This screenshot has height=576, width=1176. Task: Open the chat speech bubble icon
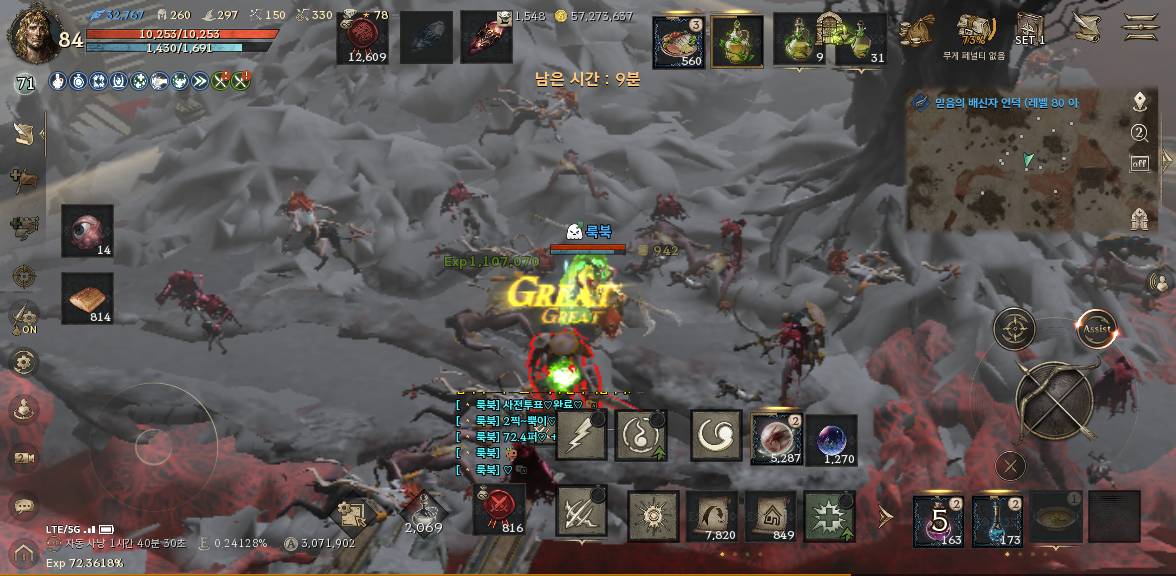24,507
